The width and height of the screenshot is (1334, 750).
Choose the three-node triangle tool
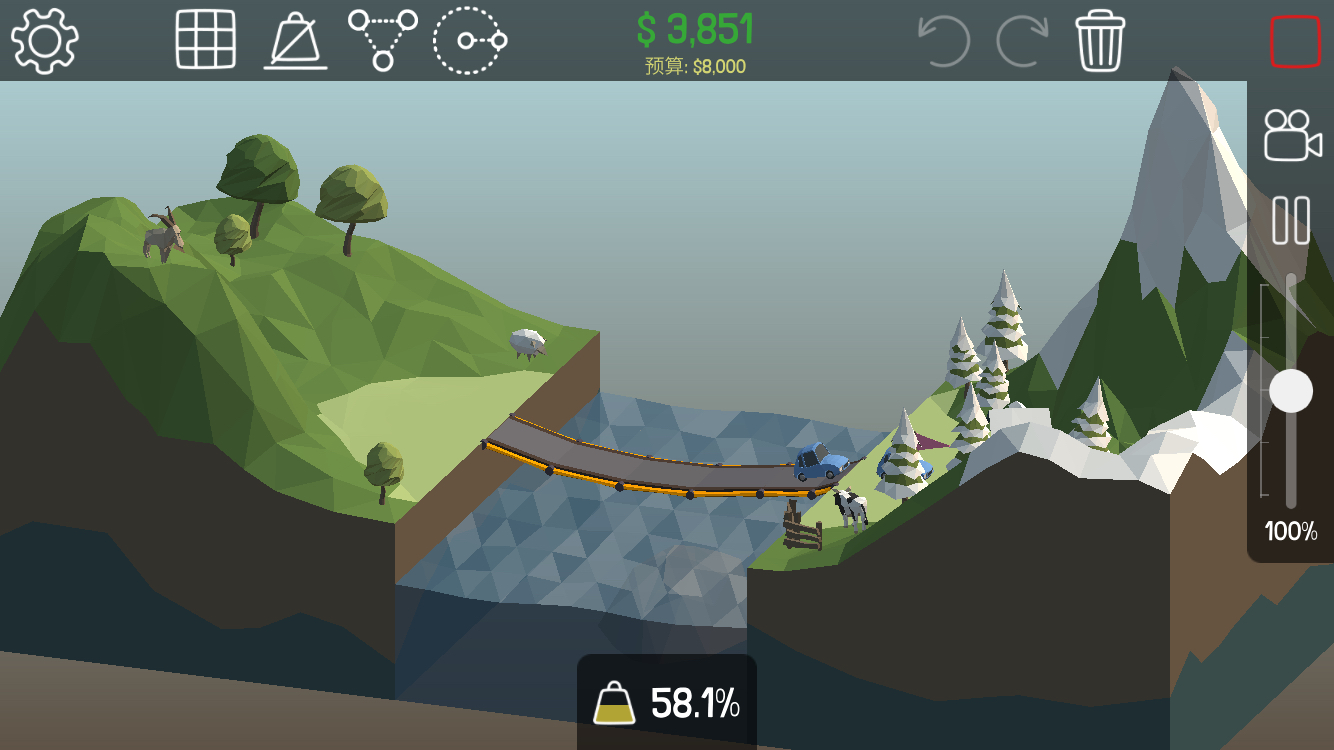pos(382,40)
